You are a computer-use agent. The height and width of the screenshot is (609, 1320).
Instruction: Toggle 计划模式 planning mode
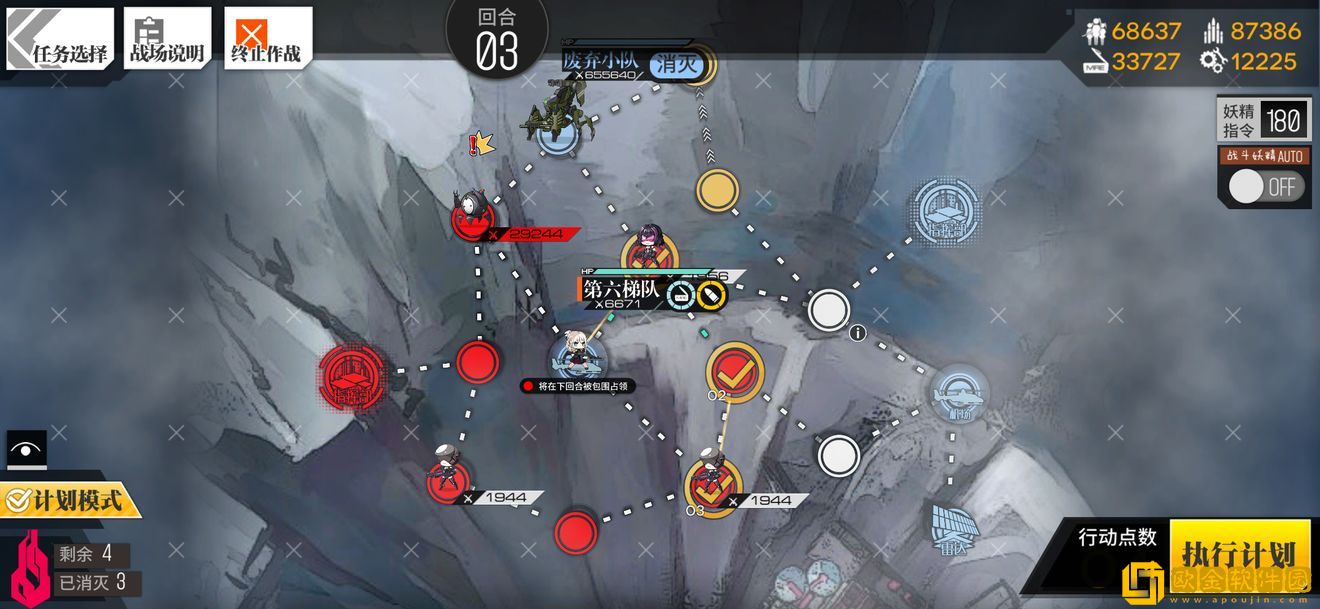(x=68, y=498)
